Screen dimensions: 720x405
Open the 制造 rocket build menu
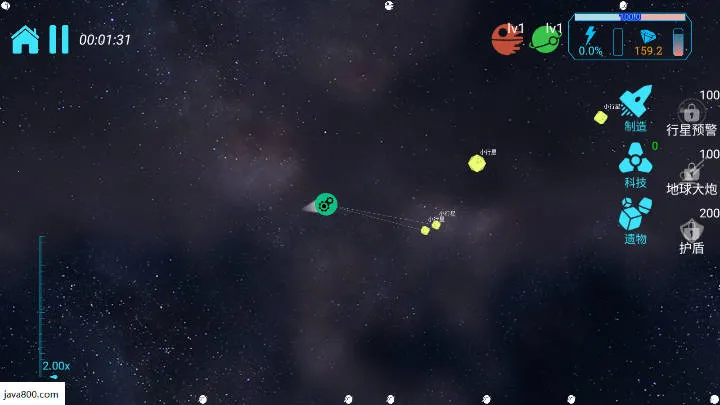[x=636, y=106]
